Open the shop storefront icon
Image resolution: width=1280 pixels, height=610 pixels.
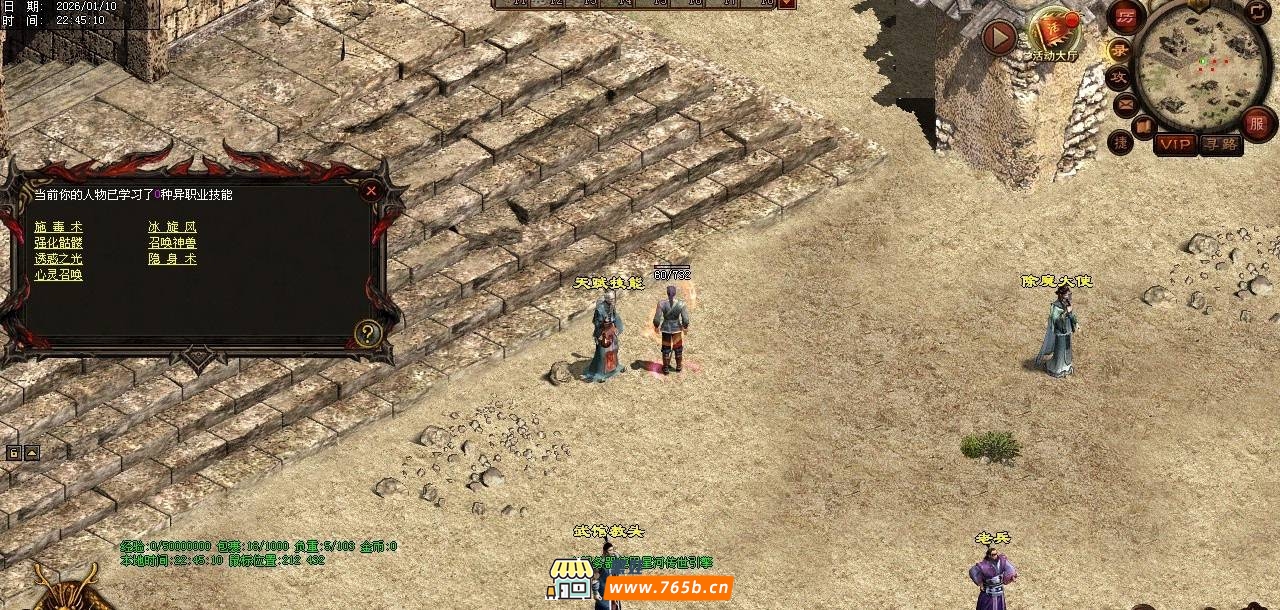[x=569, y=580]
